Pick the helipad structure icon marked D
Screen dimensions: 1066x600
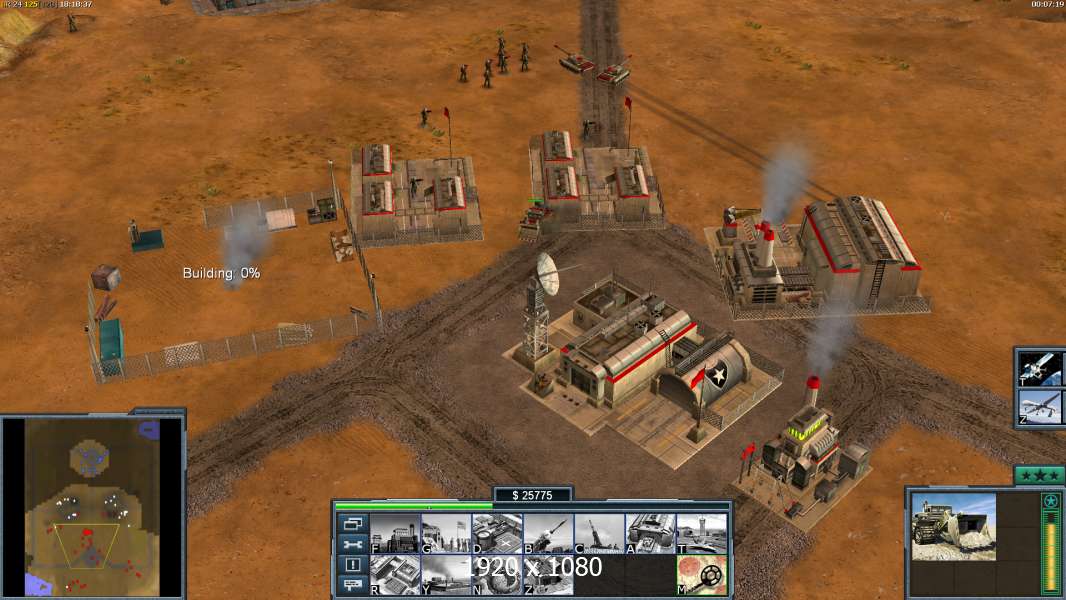497,533
